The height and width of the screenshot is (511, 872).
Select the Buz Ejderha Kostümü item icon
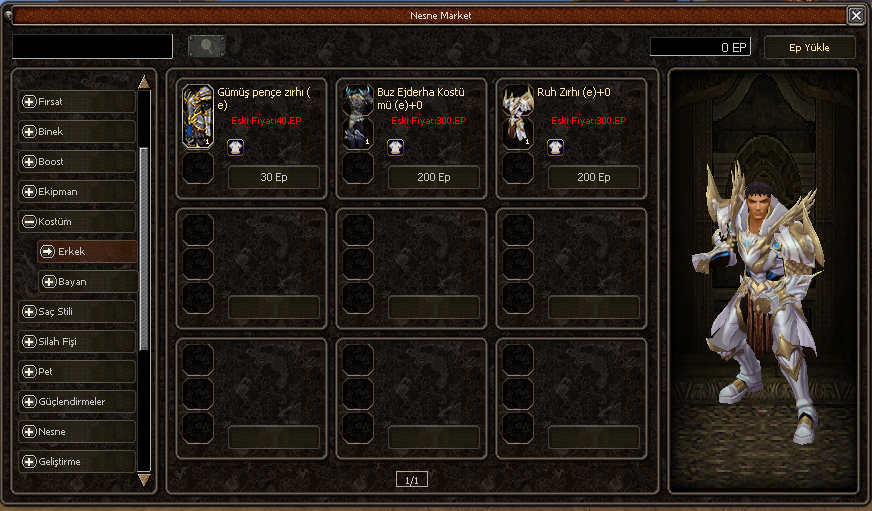(x=358, y=117)
